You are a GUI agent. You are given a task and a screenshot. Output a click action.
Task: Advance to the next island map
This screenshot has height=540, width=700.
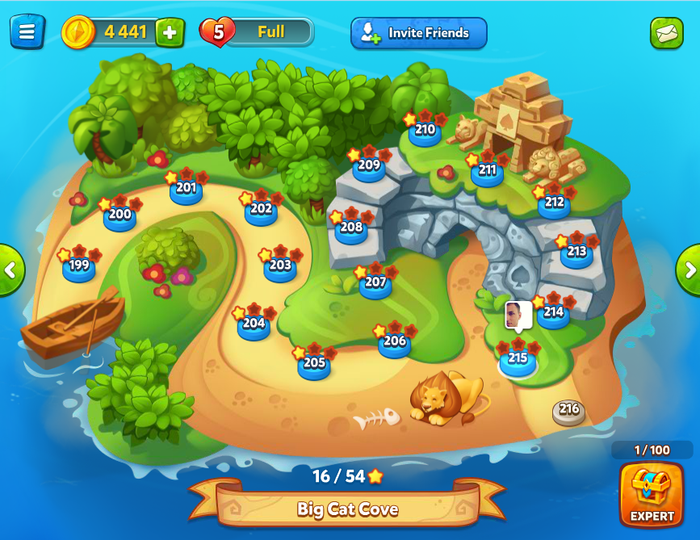(x=688, y=269)
